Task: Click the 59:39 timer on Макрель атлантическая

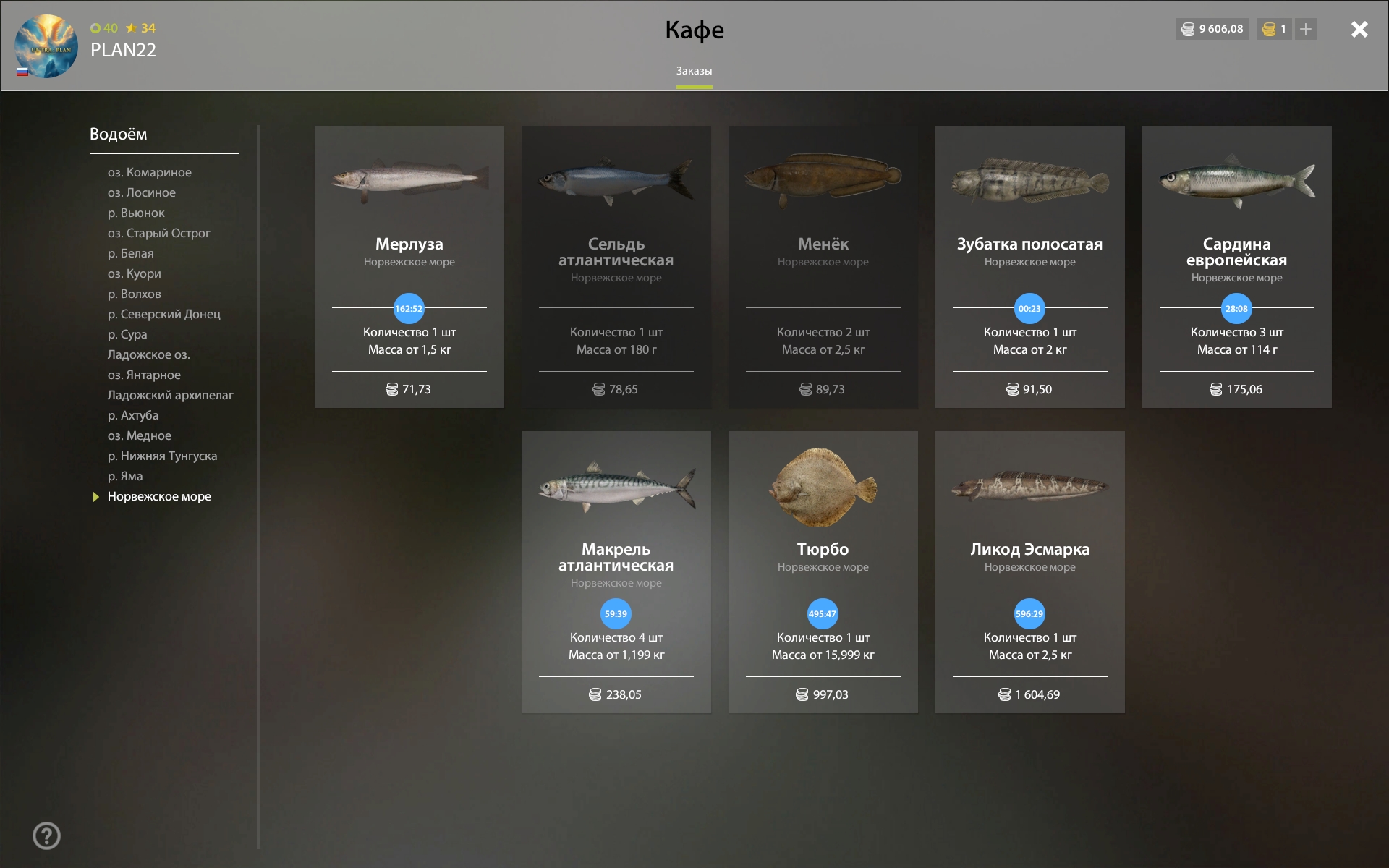Action: click(x=615, y=613)
